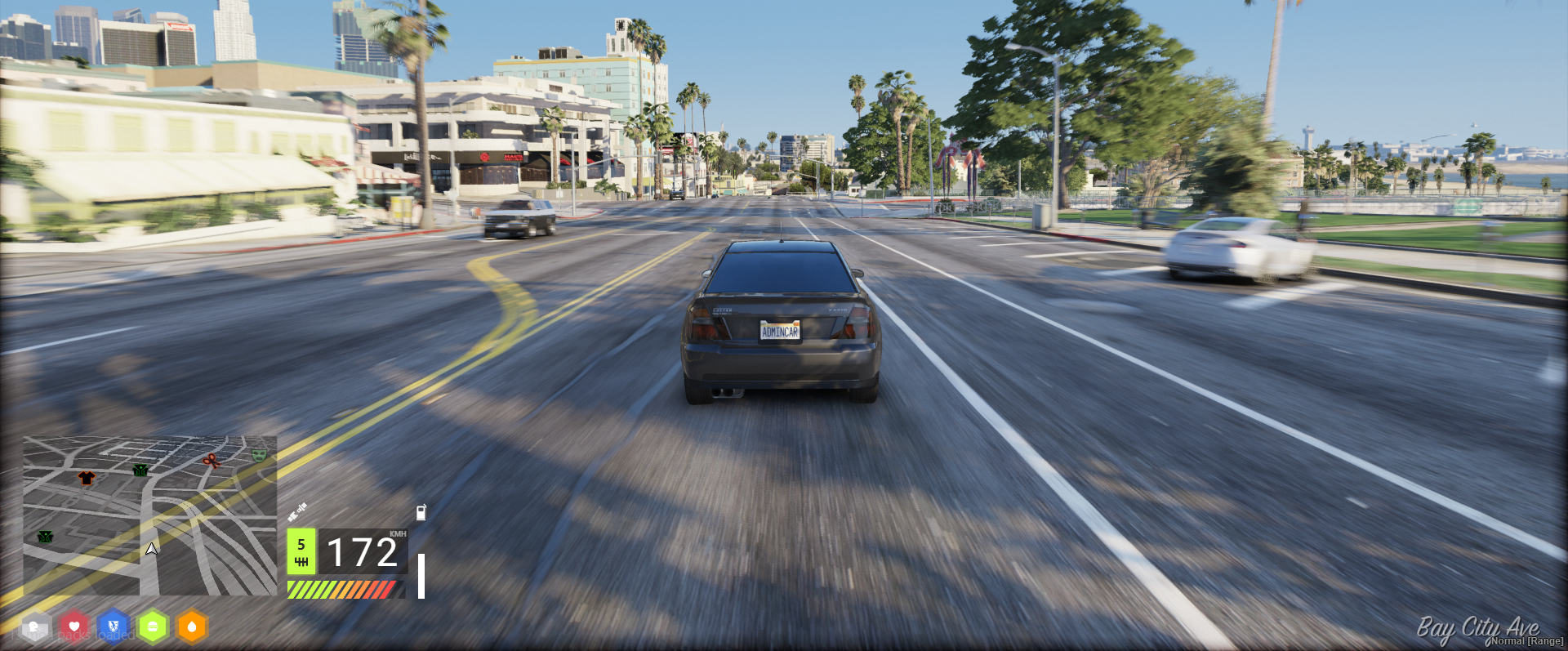Toggle the speaking head voice hexagon

[35, 627]
